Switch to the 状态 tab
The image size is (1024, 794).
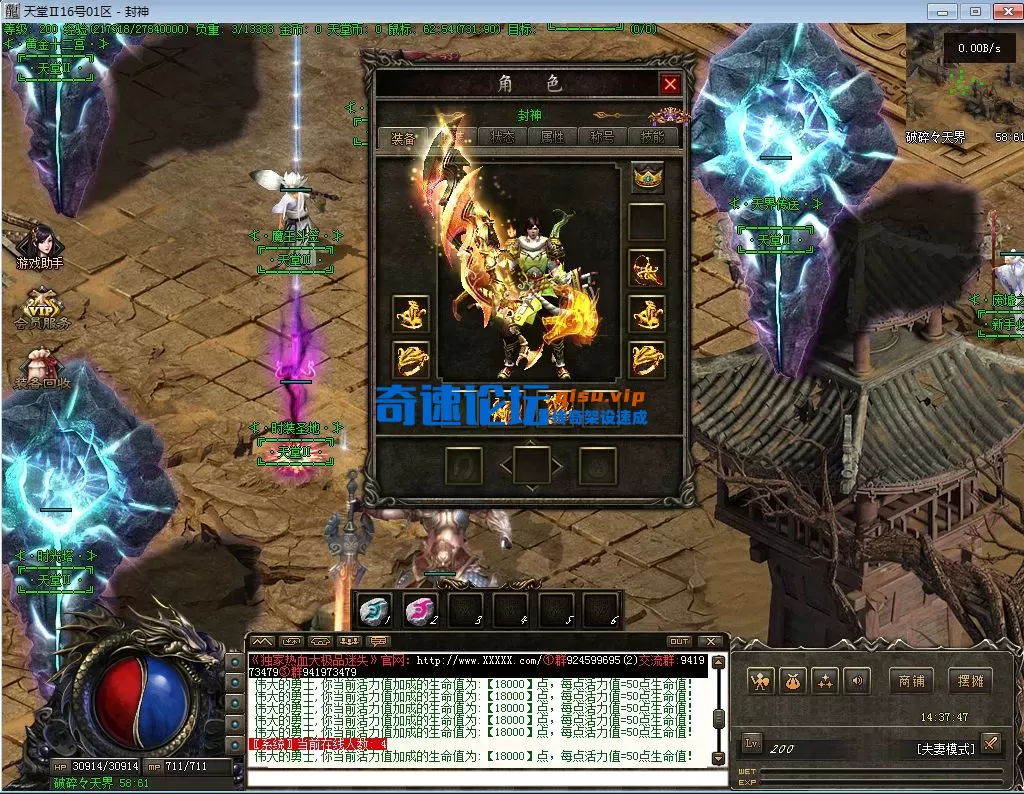[x=502, y=137]
